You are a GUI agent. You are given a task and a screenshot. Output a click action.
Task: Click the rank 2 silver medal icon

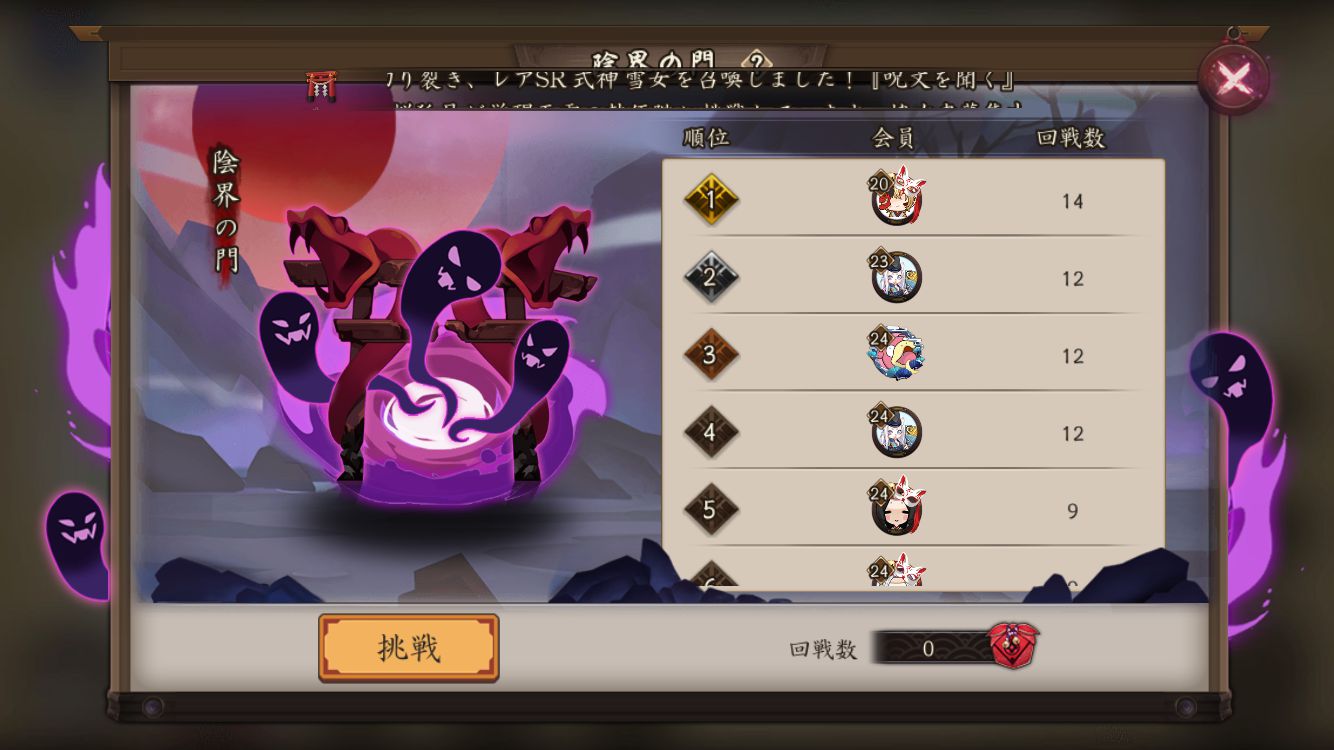[x=712, y=278]
